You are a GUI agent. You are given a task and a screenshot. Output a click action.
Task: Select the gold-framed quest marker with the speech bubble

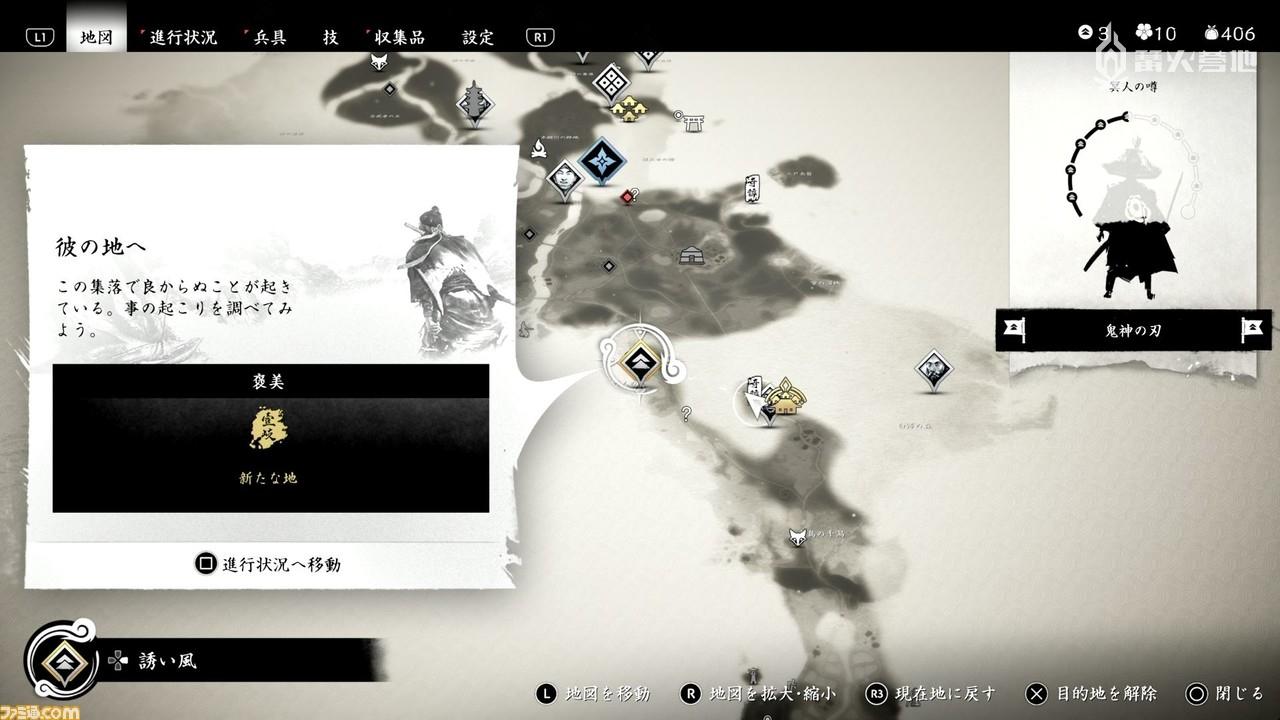(x=638, y=360)
